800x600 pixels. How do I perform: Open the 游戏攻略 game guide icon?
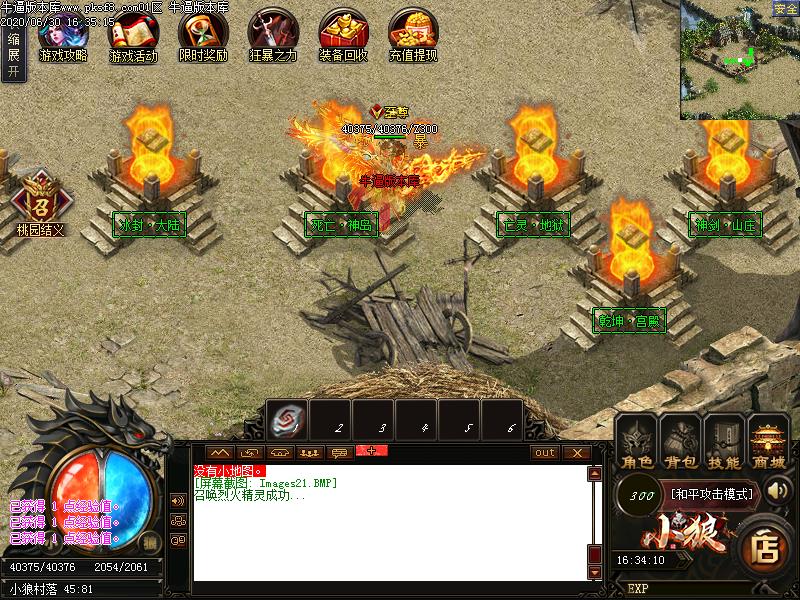pos(63,35)
